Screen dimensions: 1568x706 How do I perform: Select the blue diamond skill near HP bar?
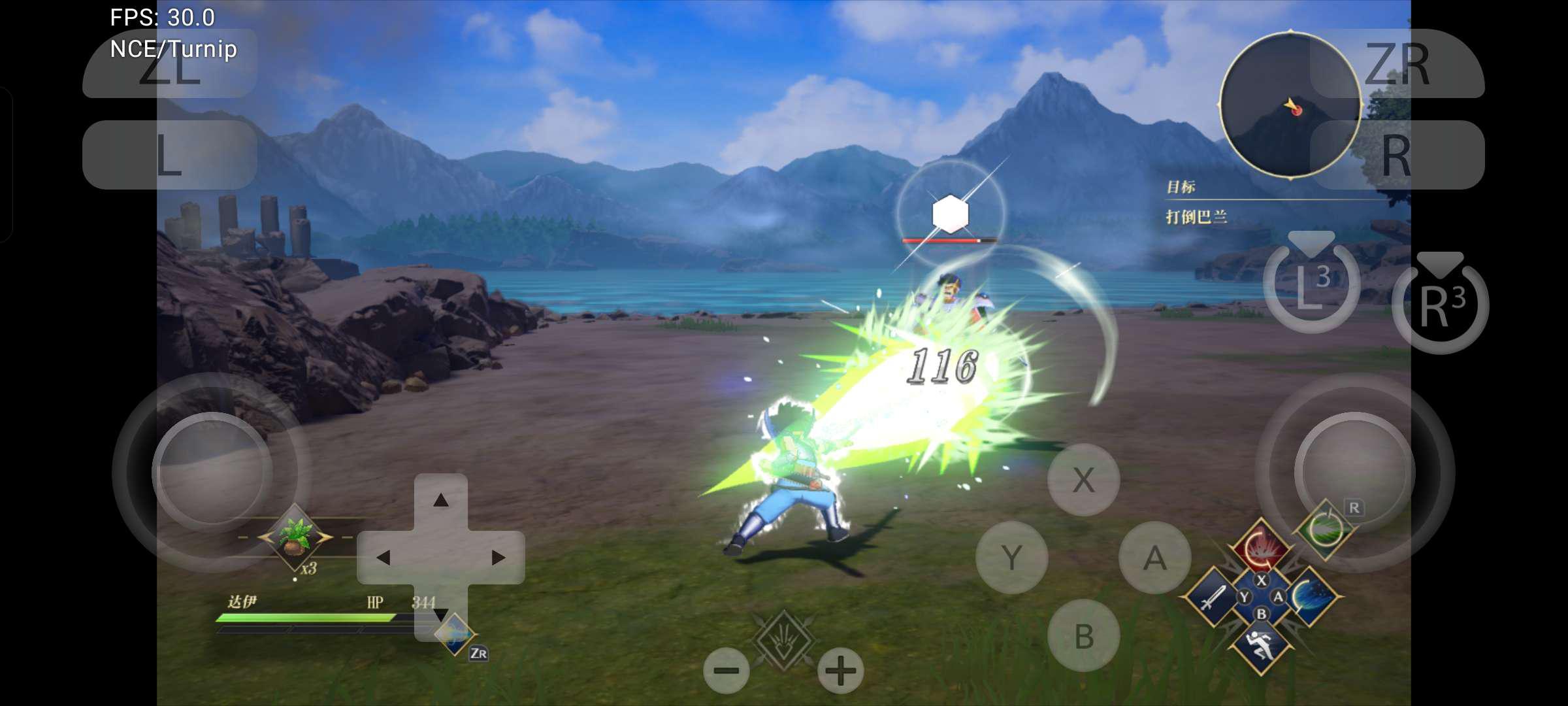[455, 633]
